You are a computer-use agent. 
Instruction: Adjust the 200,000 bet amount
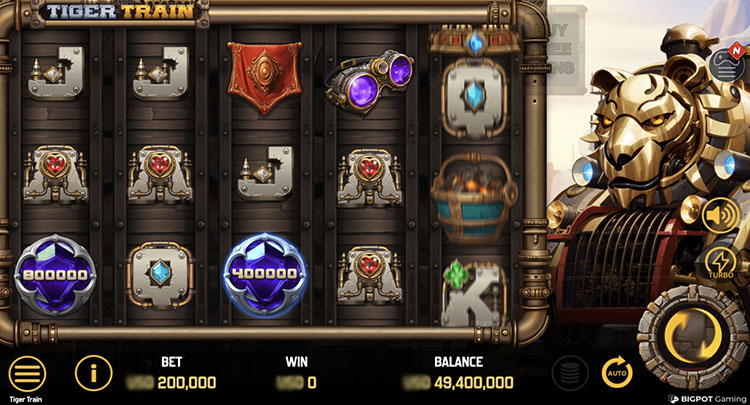(186, 382)
